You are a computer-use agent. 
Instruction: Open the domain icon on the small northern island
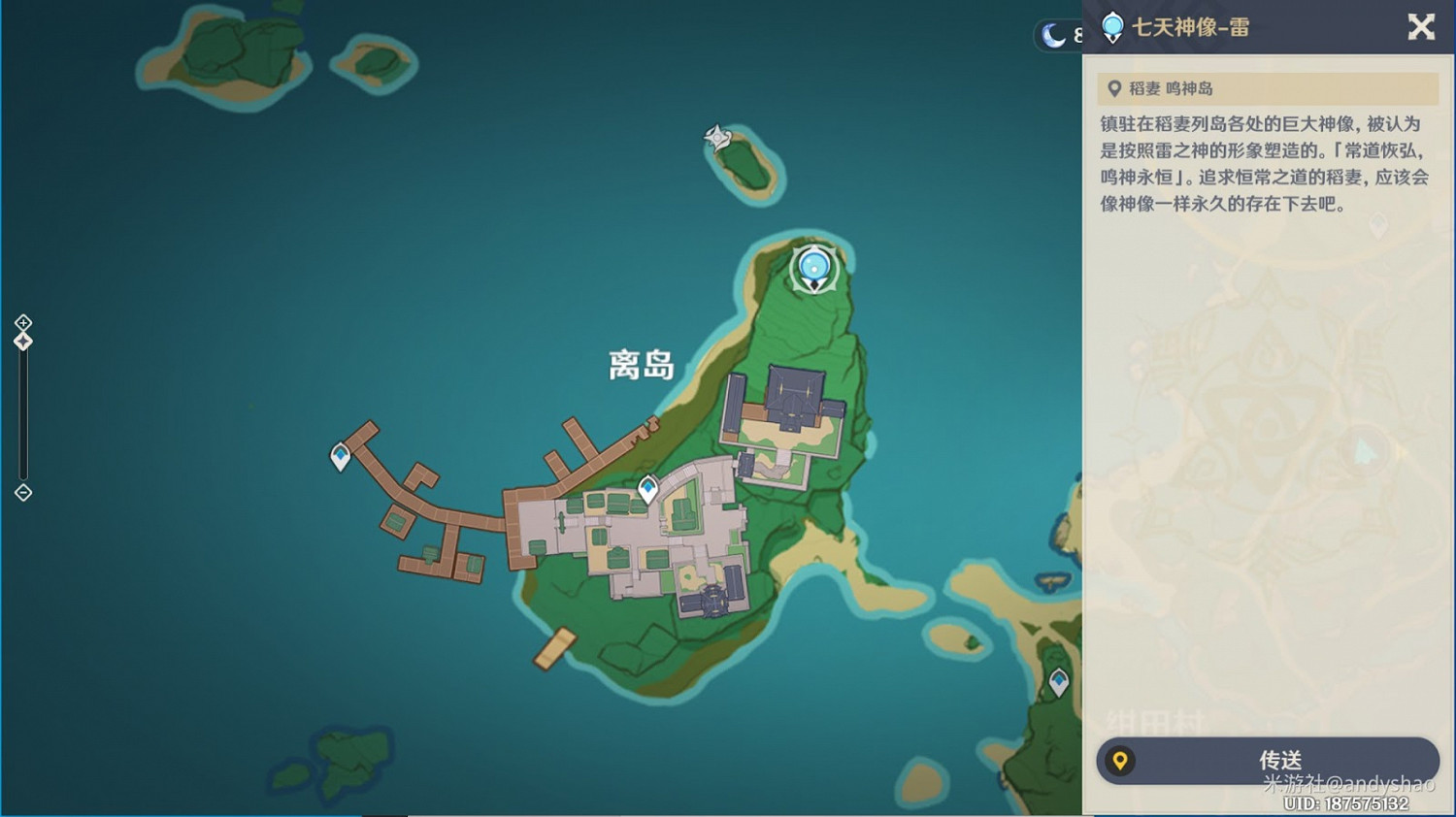pyautogui.click(x=718, y=139)
